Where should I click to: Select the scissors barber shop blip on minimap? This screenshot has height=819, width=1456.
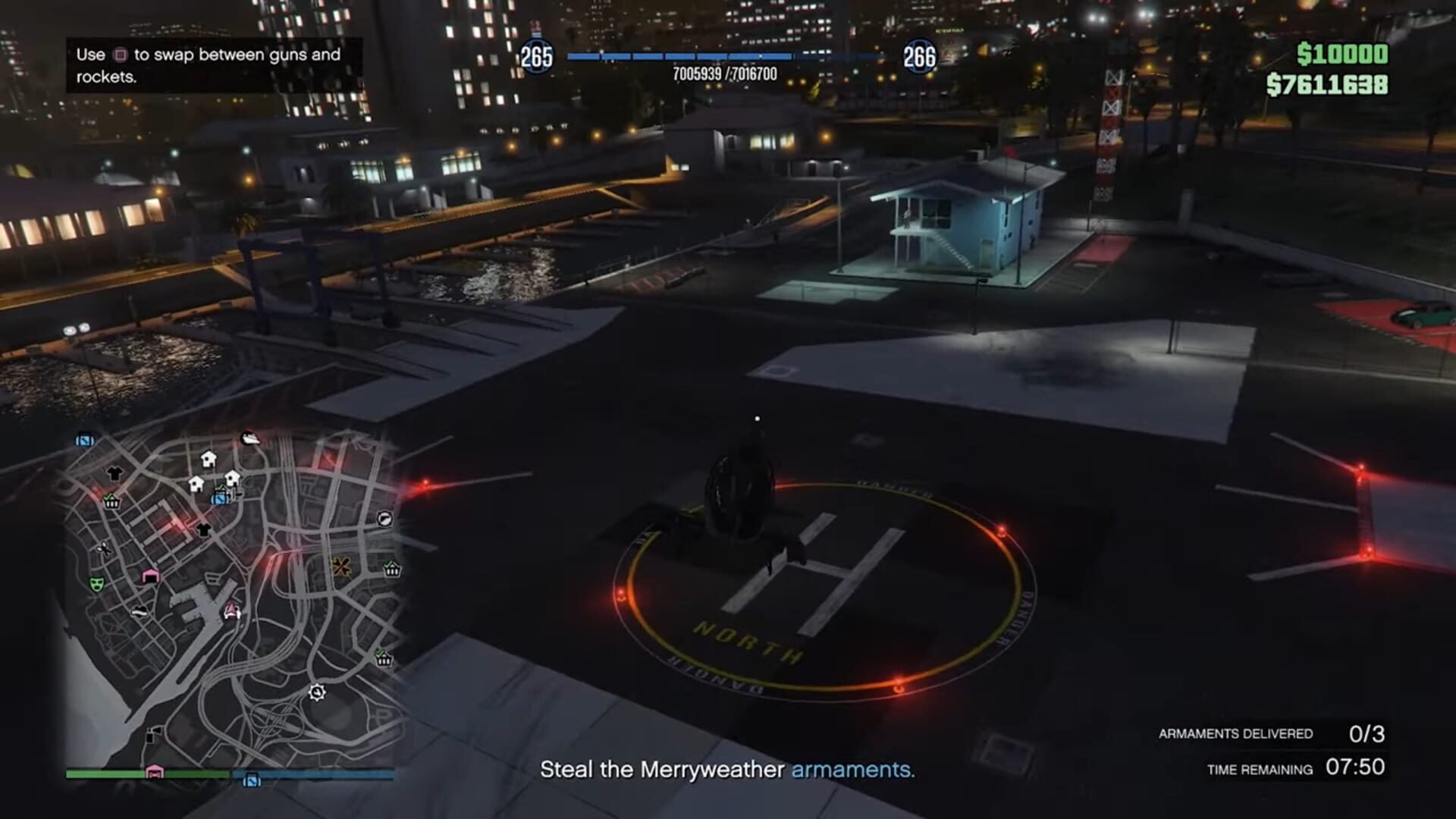[x=104, y=549]
